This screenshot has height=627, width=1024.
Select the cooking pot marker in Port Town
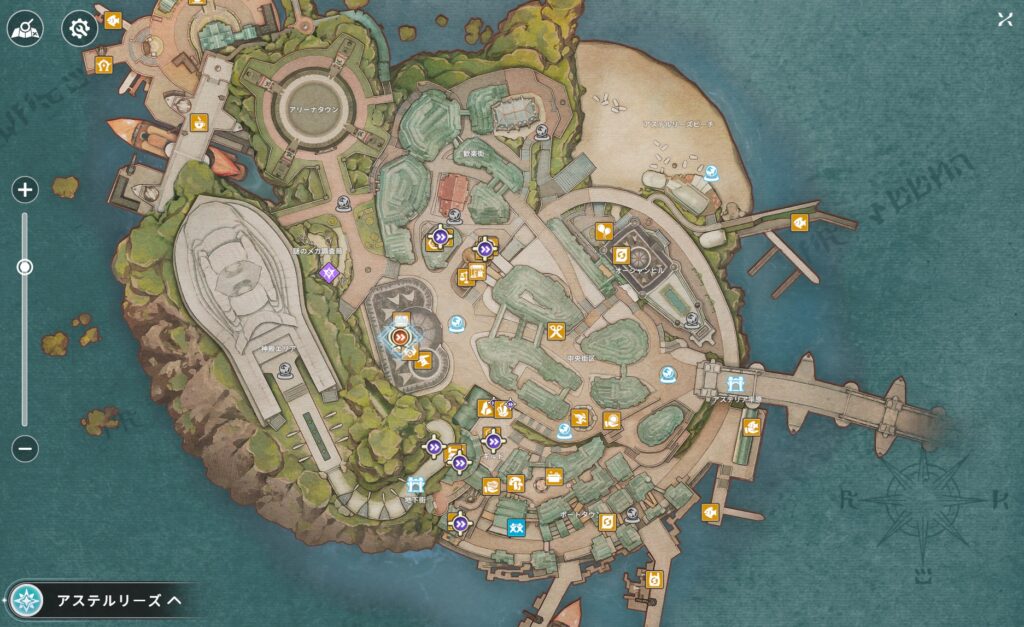click(553, 475)
